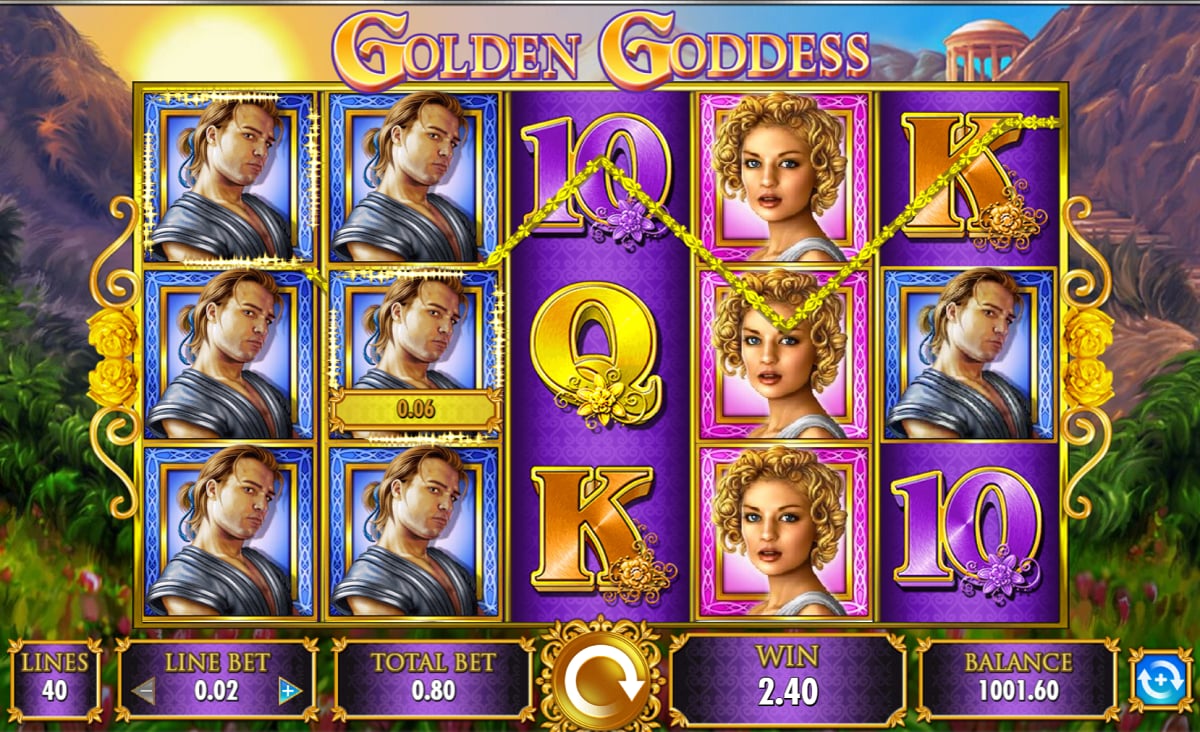Screen dimensions: 1200x732
Task: Decrease the line bet with the minus arrow
Action: pyautogui.click(x=144, y=690)
